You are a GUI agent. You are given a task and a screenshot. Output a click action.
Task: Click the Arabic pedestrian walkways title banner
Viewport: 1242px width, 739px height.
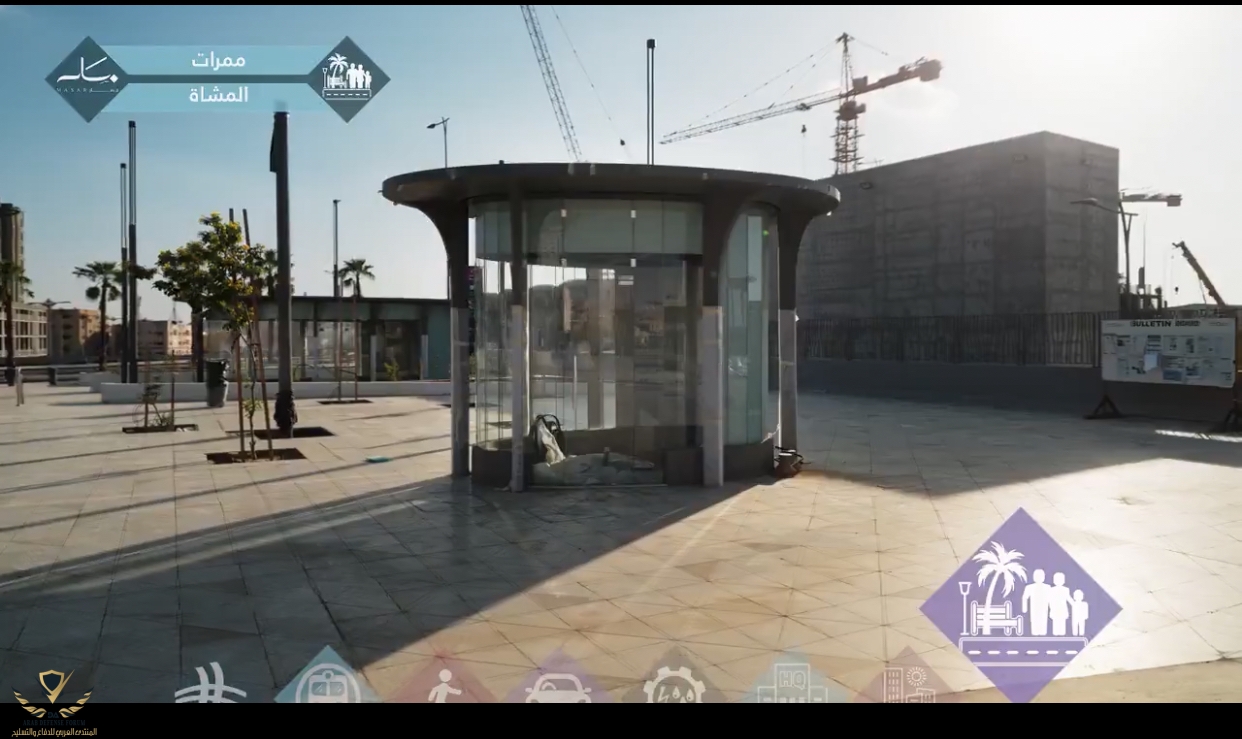[x=218, y=78]
